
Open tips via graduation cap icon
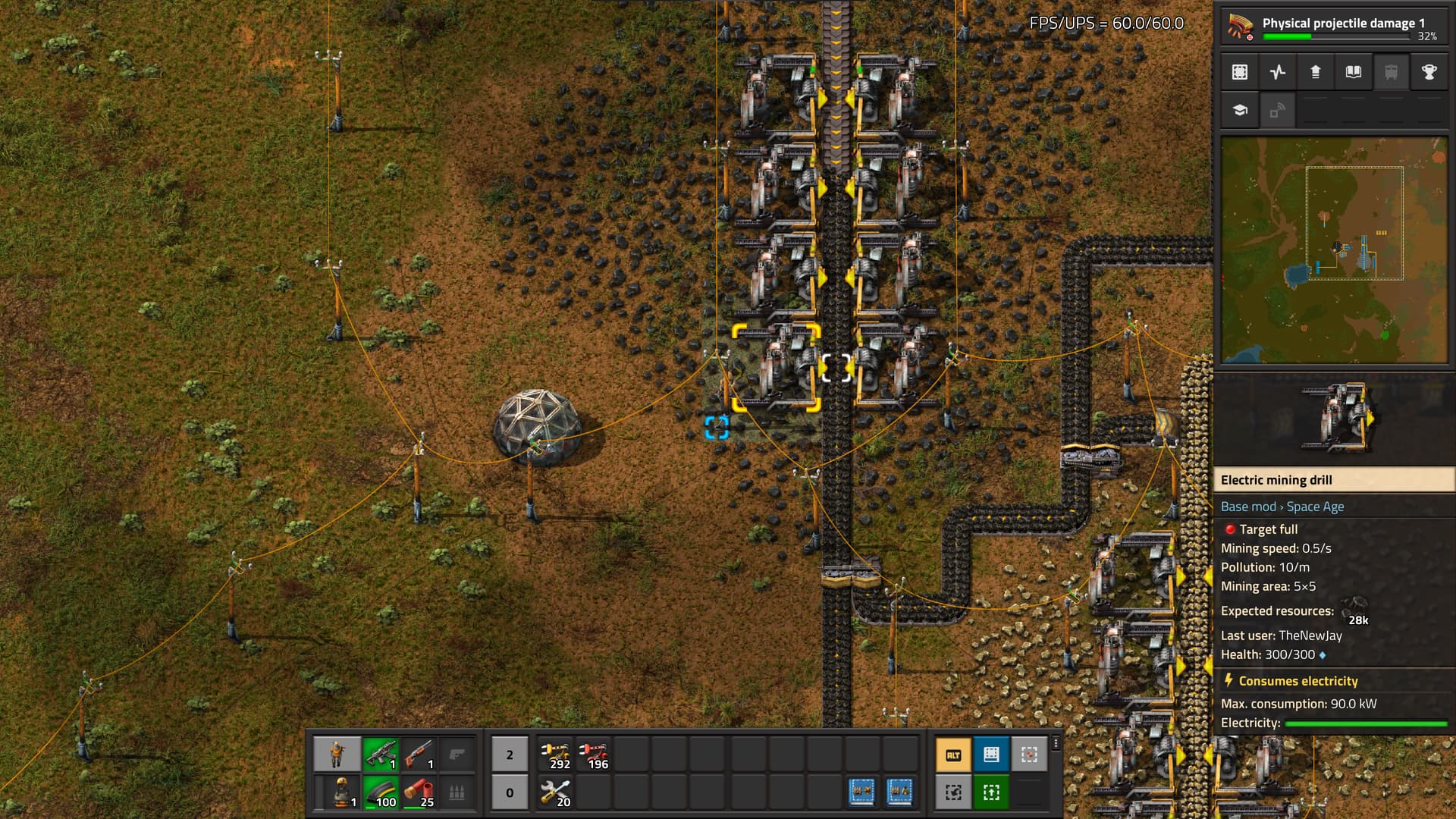pos(1240,110)
